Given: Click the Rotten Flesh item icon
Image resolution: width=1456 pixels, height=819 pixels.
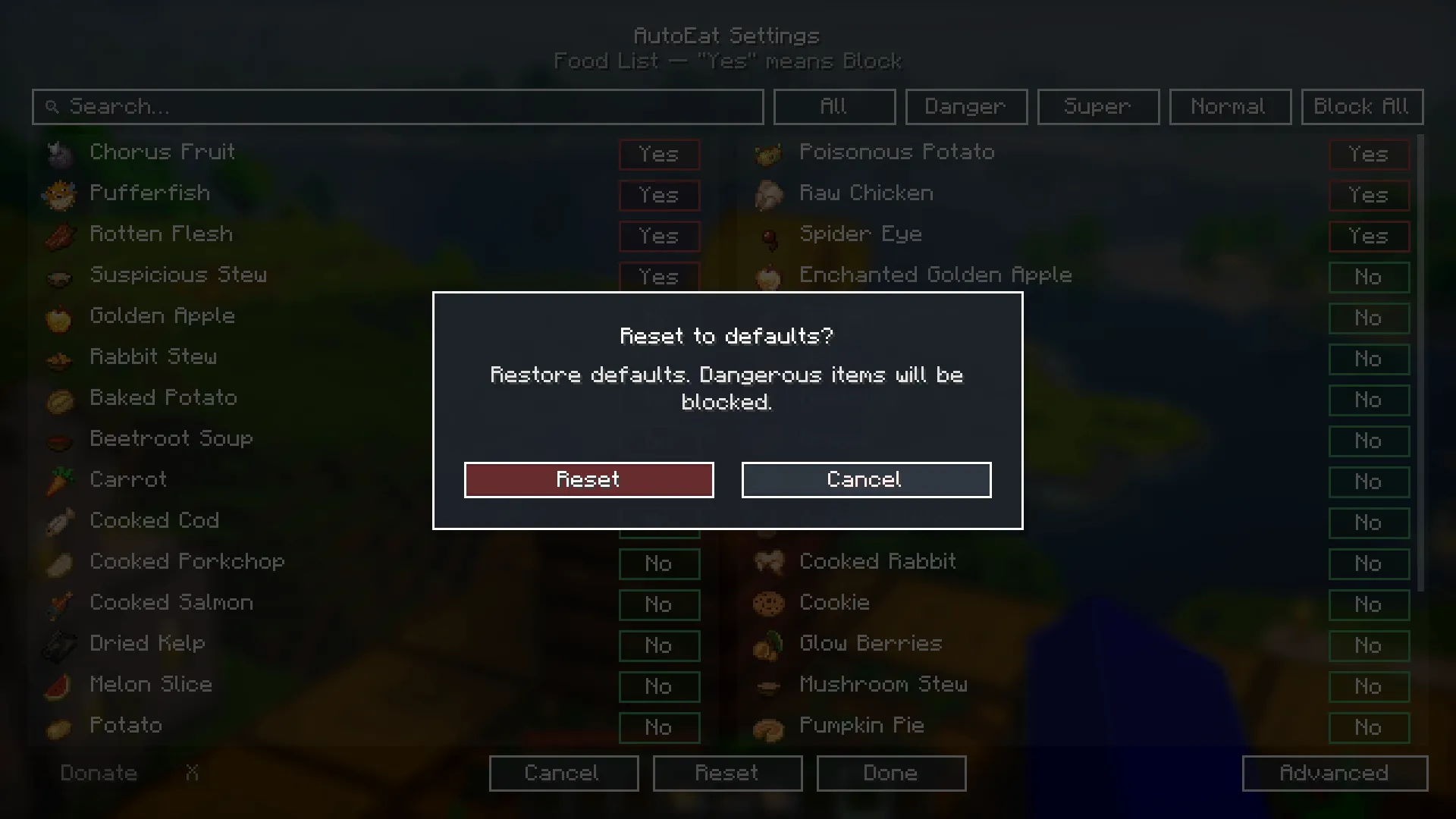Looking at the screenshot, I should [x=60, y=236].
